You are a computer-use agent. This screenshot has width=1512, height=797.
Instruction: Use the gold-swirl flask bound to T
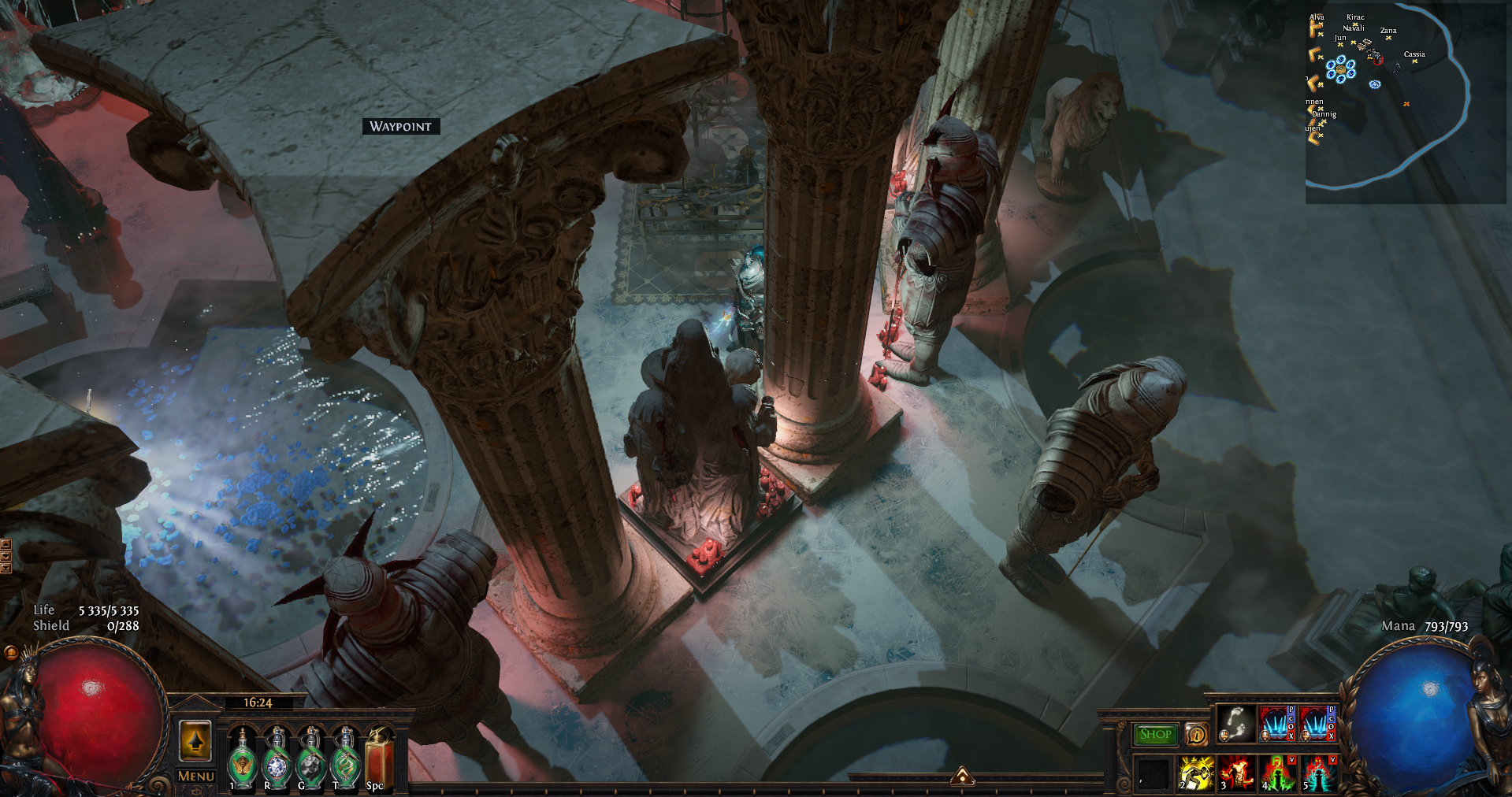pos(345,758)
